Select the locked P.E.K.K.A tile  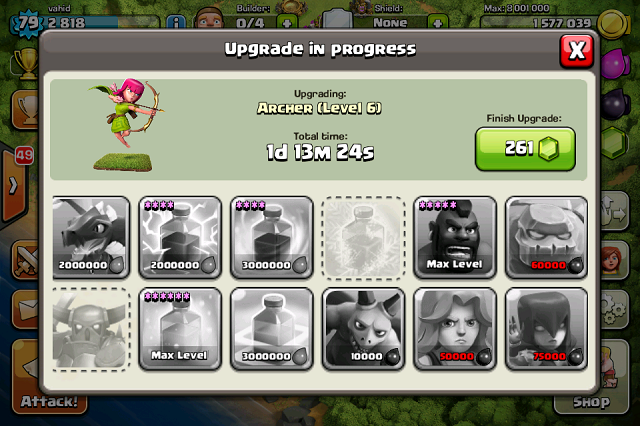[x=91, y=329]
